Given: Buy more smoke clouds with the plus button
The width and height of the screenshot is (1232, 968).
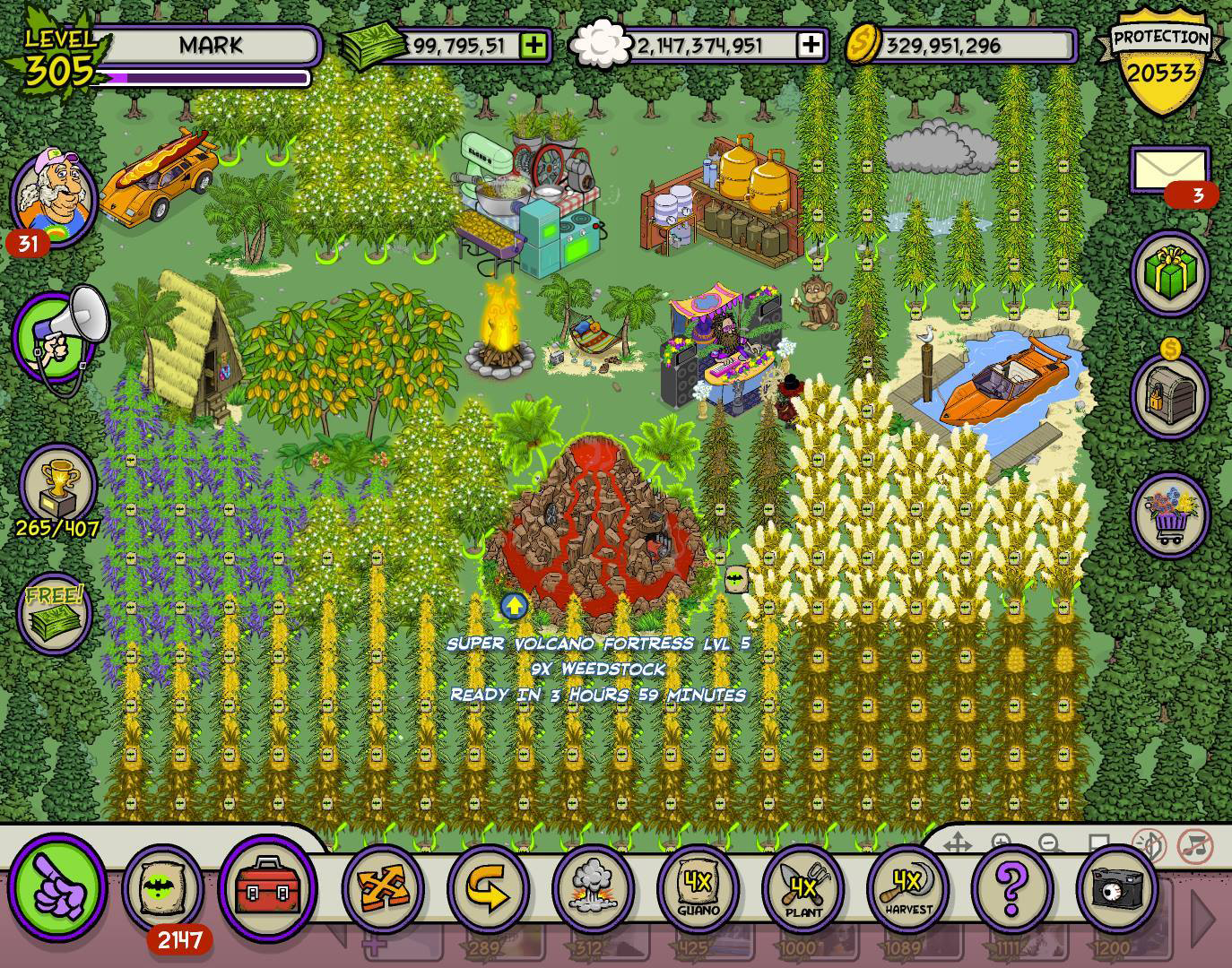Looking at the screenshot, I should tap(811, 46).
